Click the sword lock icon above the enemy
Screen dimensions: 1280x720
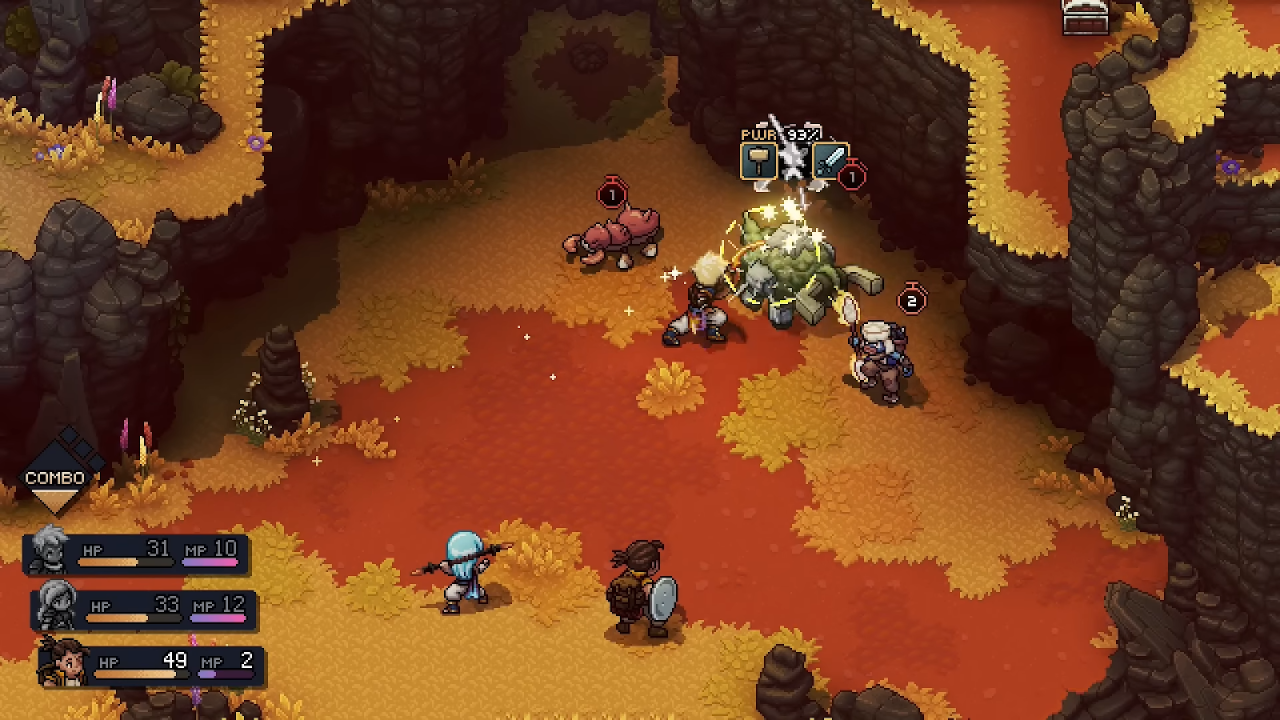coord(830,161)
